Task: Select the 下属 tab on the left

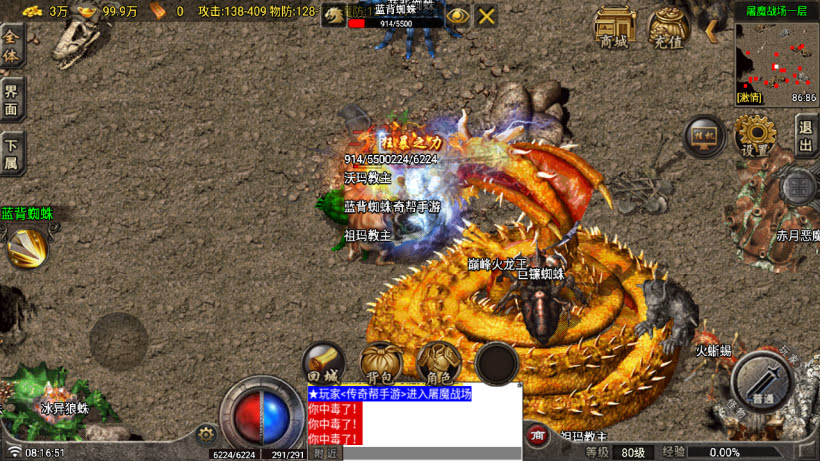Action: [12, 153]
